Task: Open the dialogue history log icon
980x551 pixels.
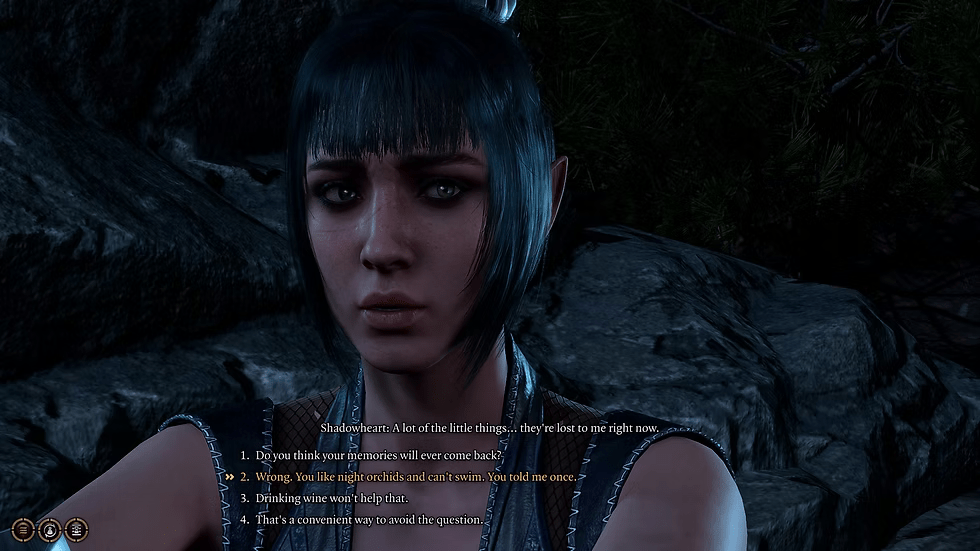Action: (x=74, y=528)
